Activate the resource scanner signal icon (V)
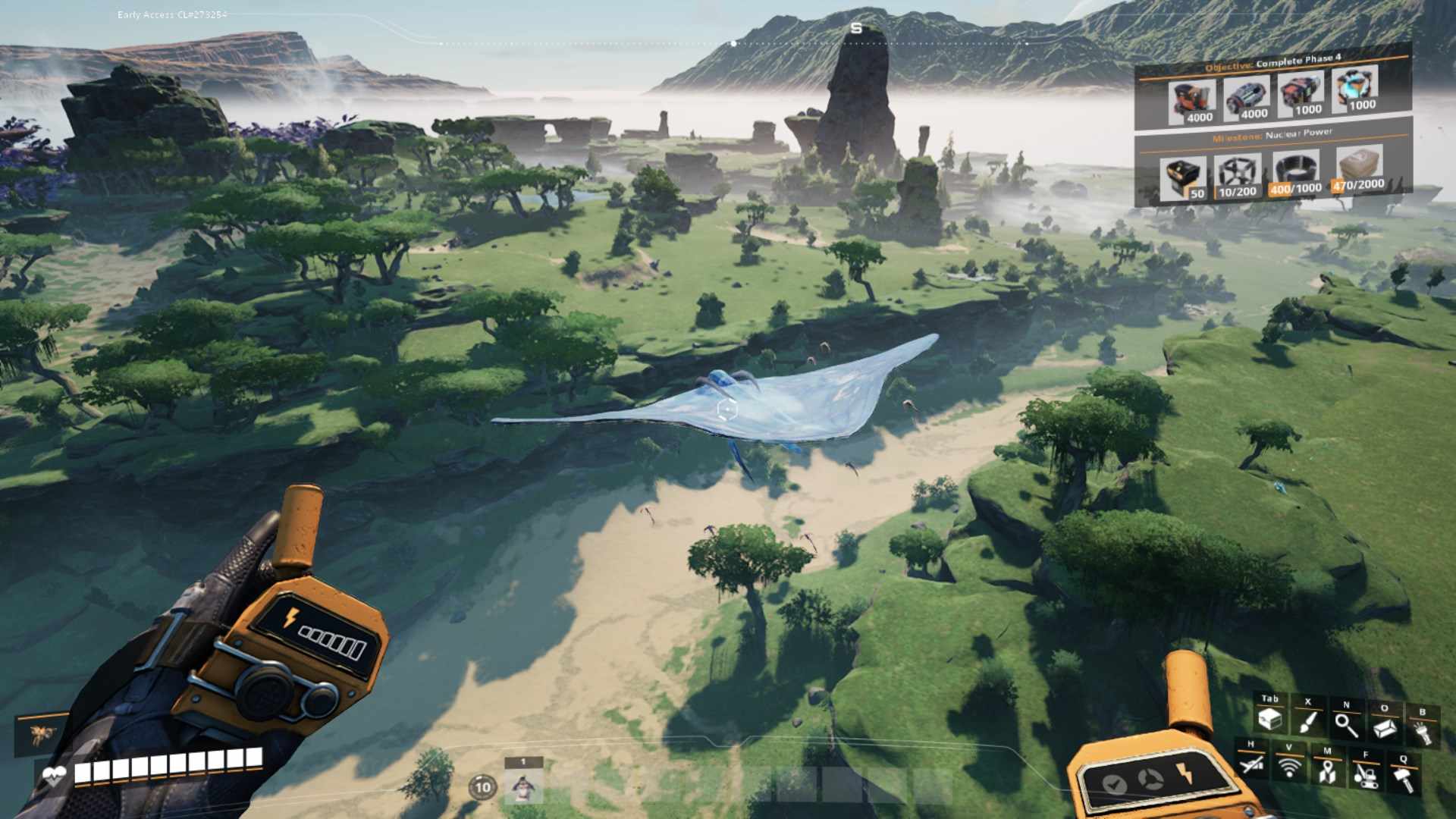 click(1290, 767)
